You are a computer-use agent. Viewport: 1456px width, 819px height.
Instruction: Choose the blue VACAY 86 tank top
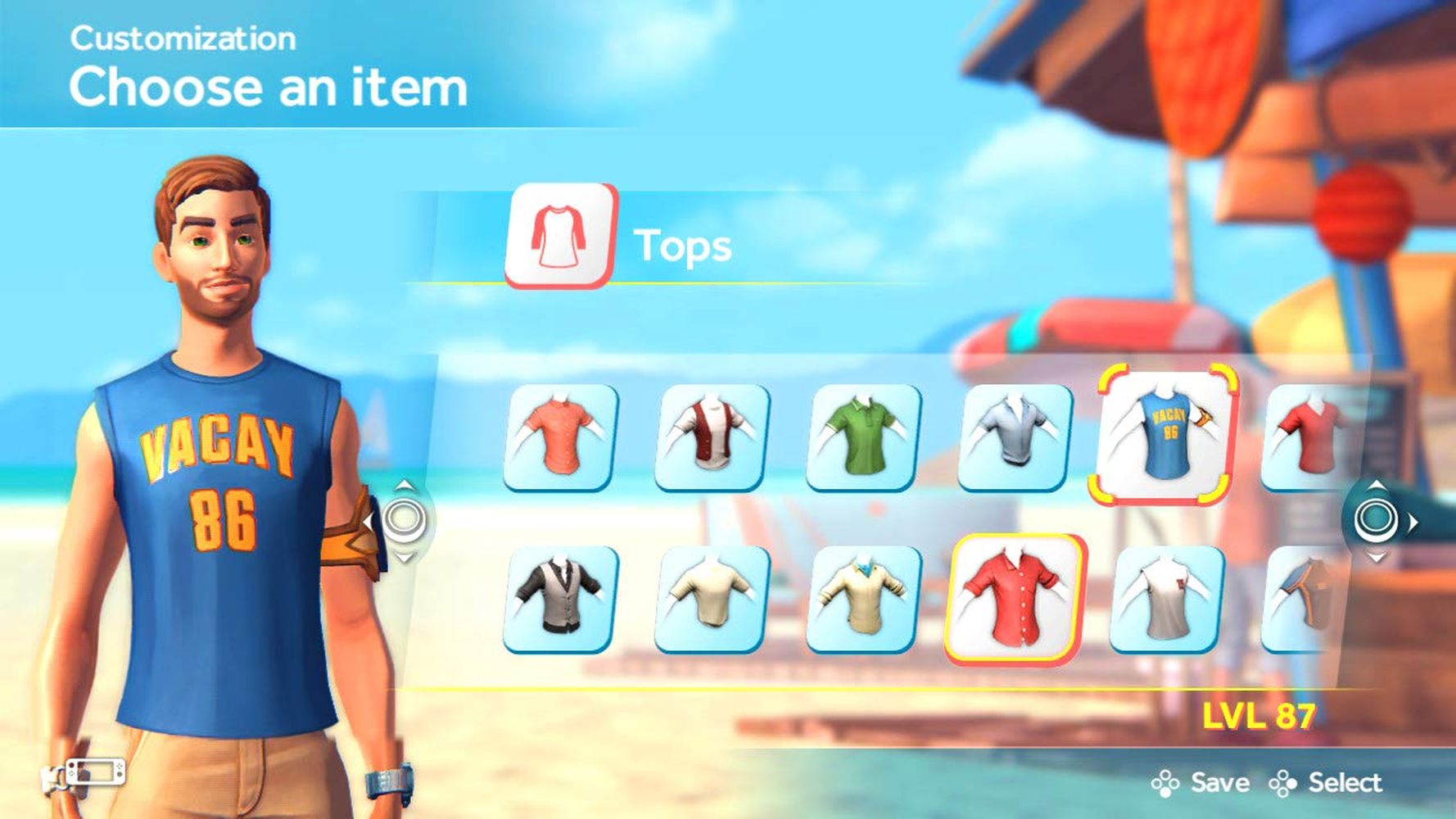point(1163,434)
